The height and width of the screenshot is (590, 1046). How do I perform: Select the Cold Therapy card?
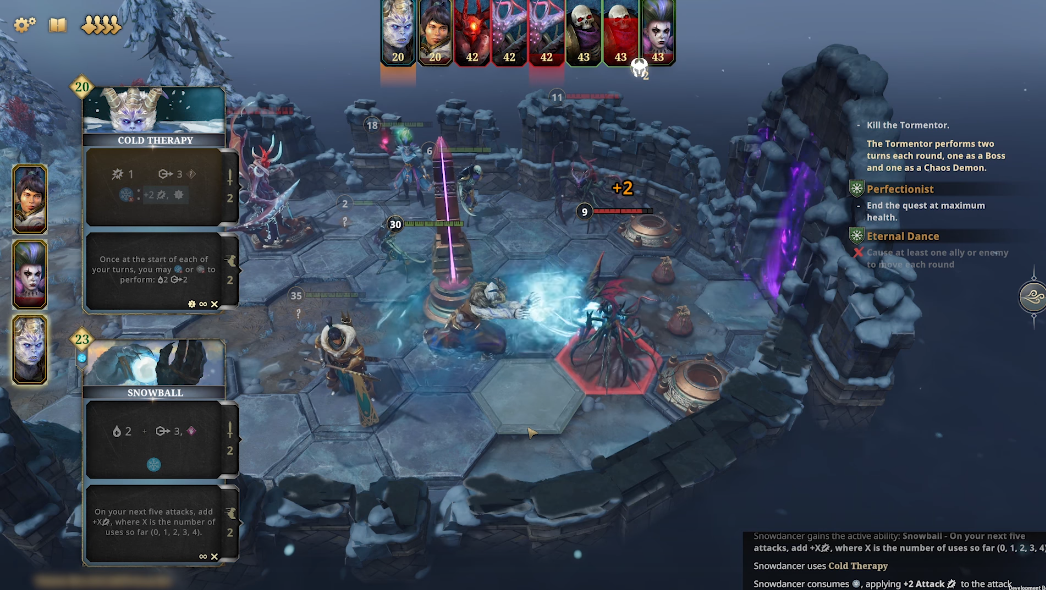click(x=154, y=117)
